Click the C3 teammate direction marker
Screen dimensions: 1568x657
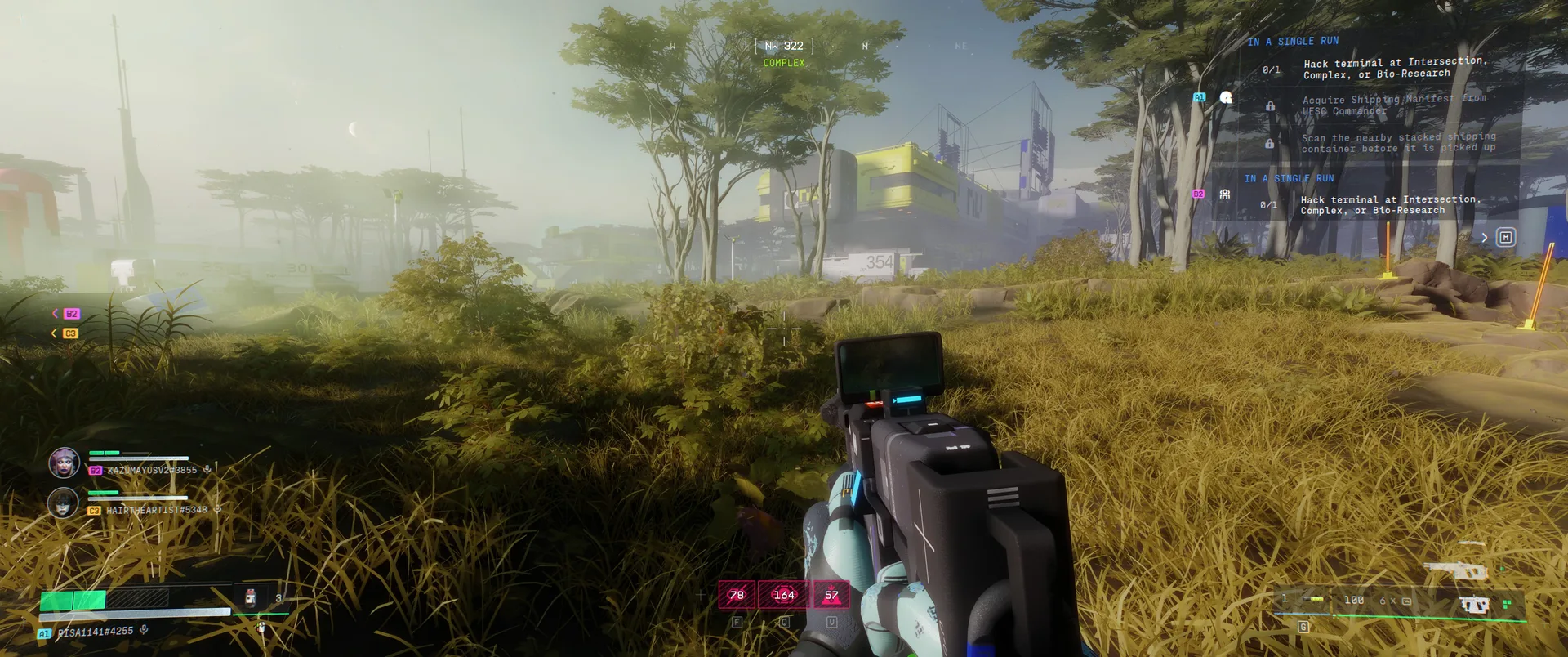point(70,333)
